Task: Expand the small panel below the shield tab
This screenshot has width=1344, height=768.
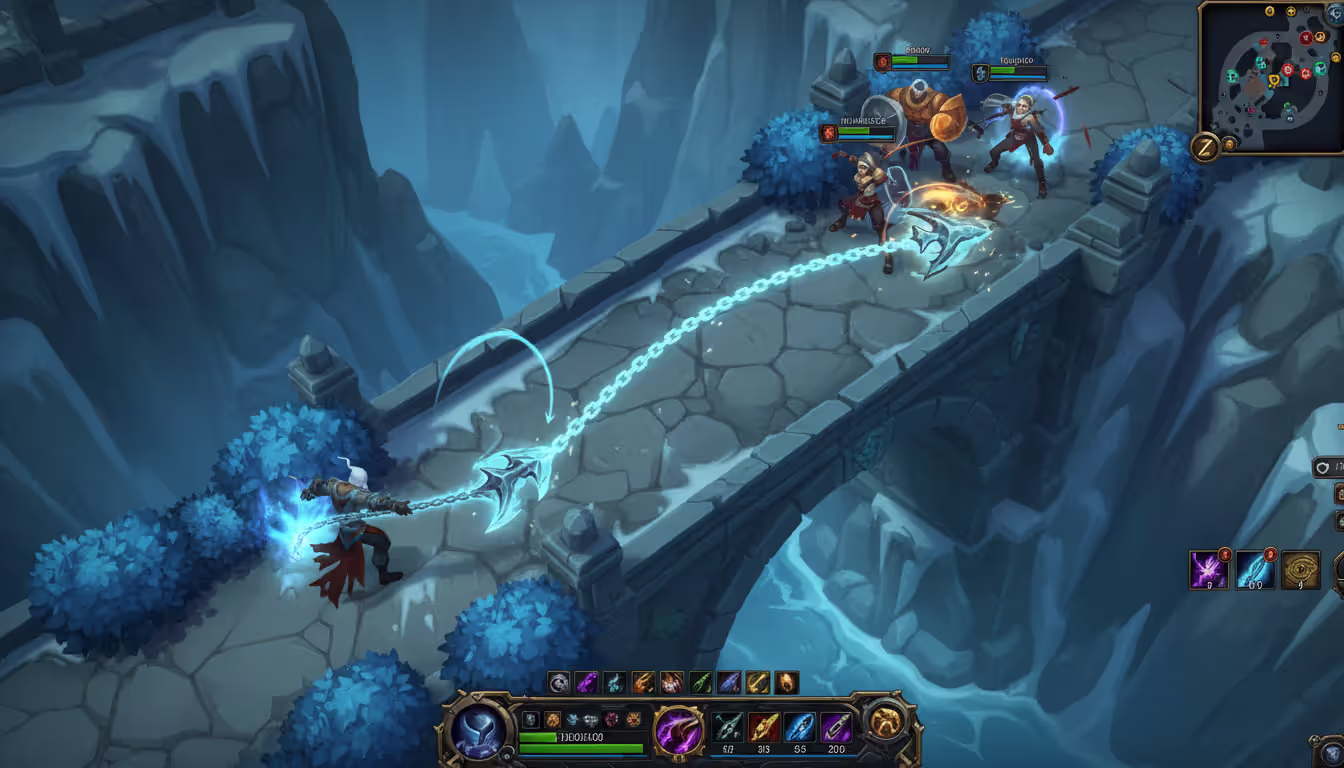Action: (1340, 494)
